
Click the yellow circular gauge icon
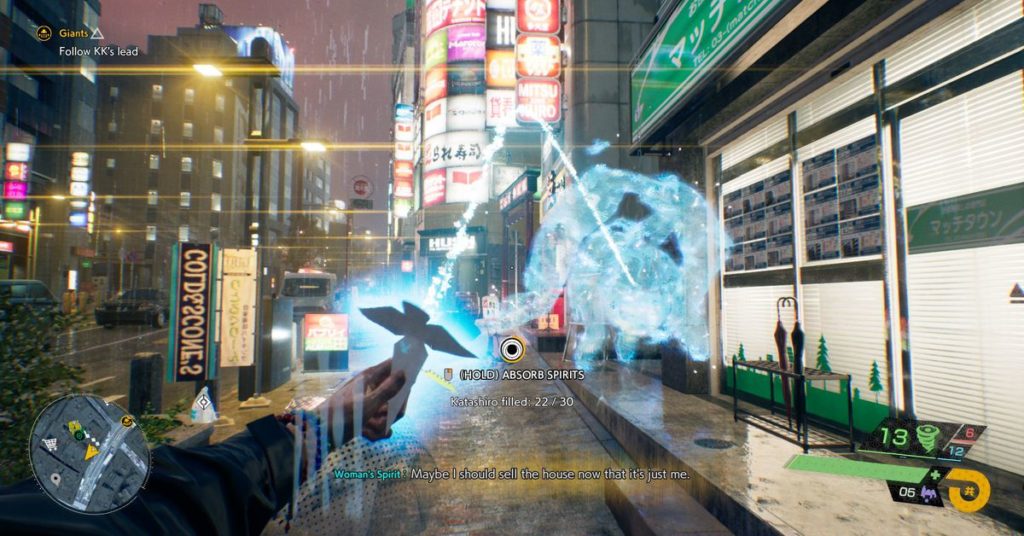point(967,490)
